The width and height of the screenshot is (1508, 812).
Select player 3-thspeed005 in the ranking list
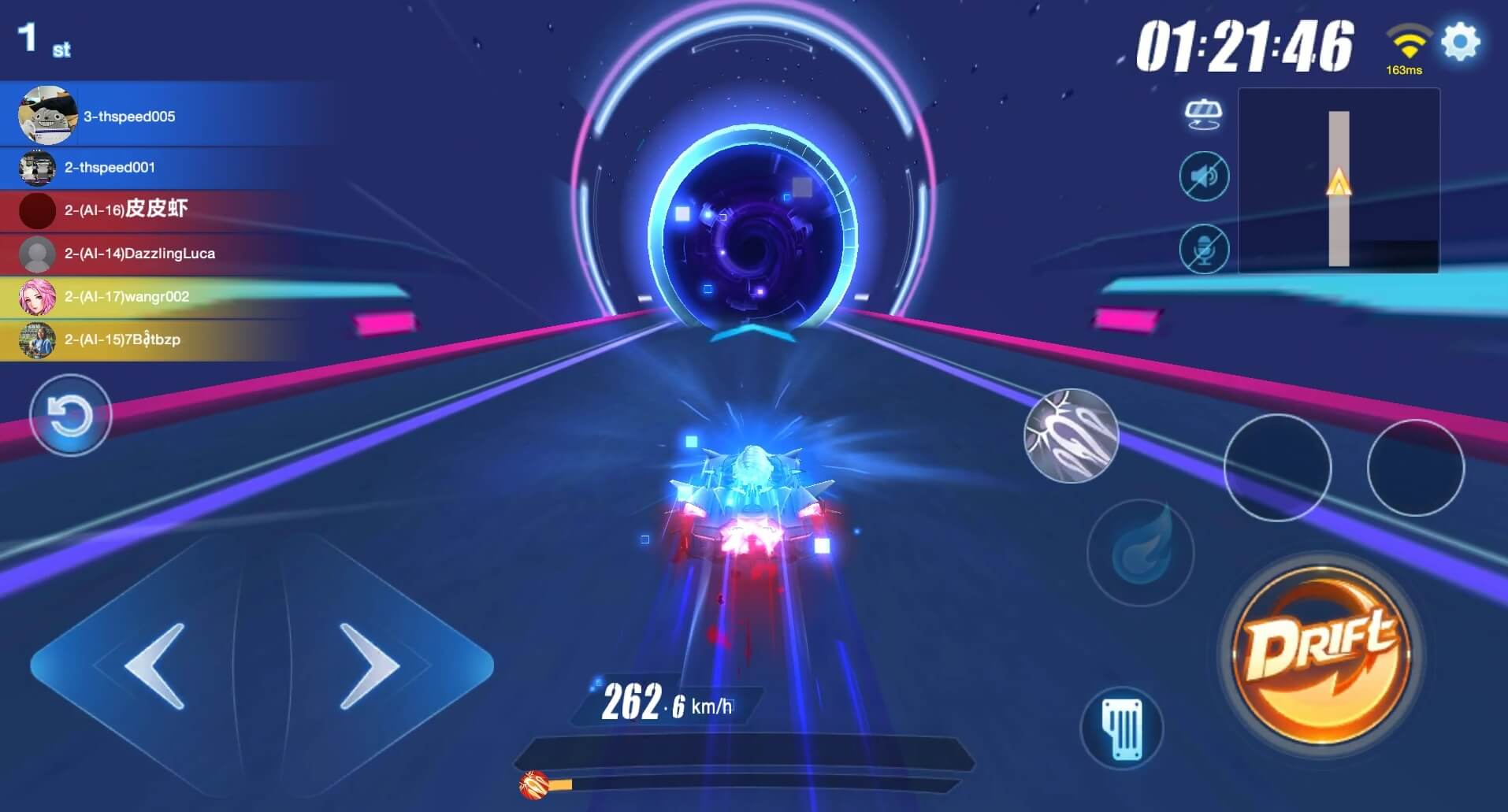tap(128, 117)
